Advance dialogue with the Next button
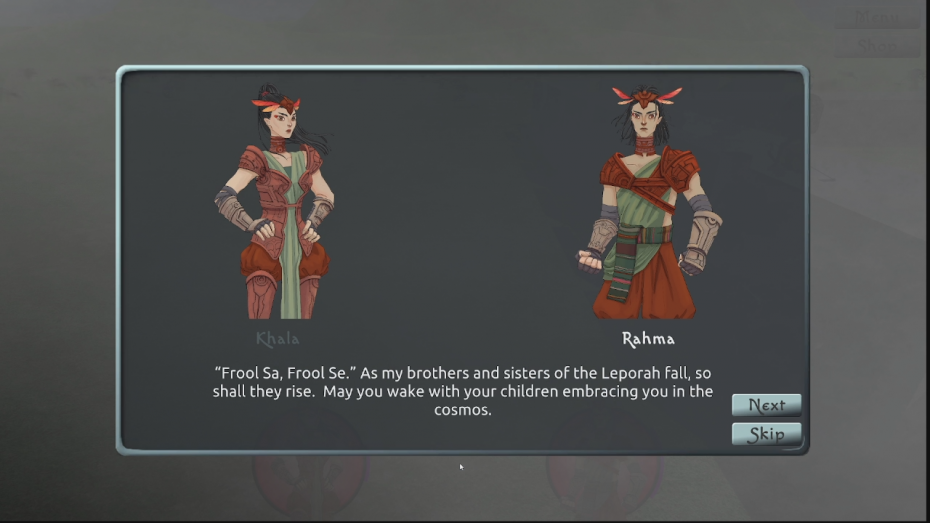 tap(766, 405)
